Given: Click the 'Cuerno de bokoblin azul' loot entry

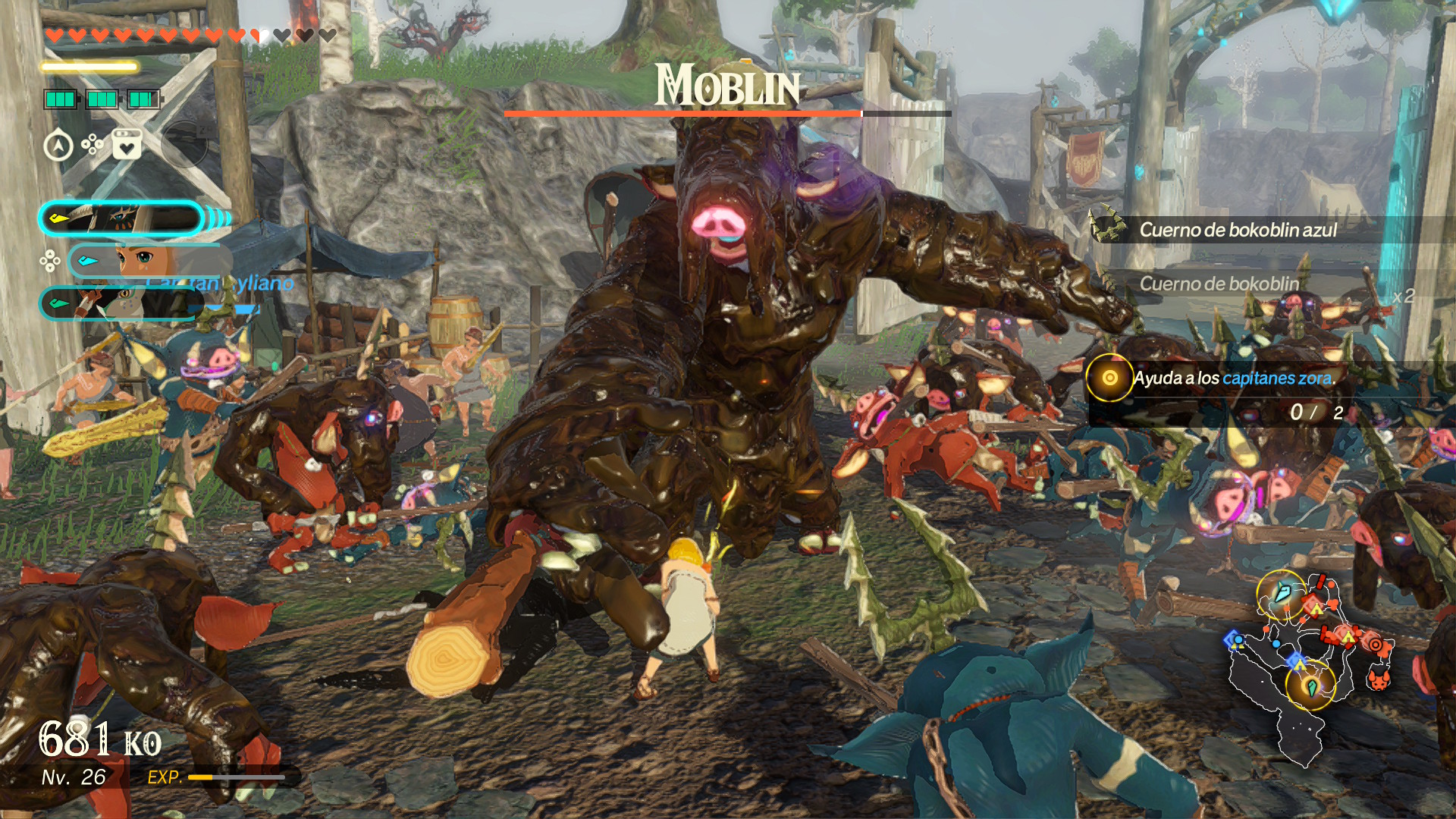Looking at the screenshot, I should point(1238,230).
